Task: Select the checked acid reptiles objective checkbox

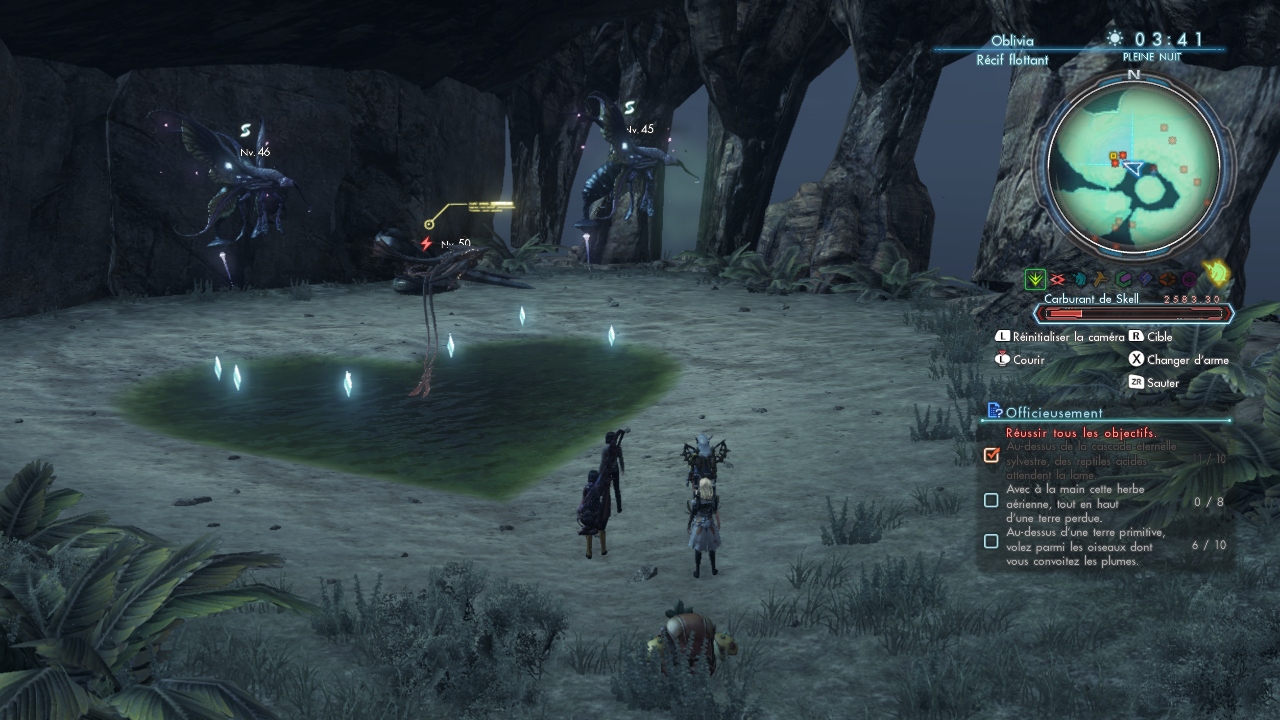Action: click(x=991, y=455)
